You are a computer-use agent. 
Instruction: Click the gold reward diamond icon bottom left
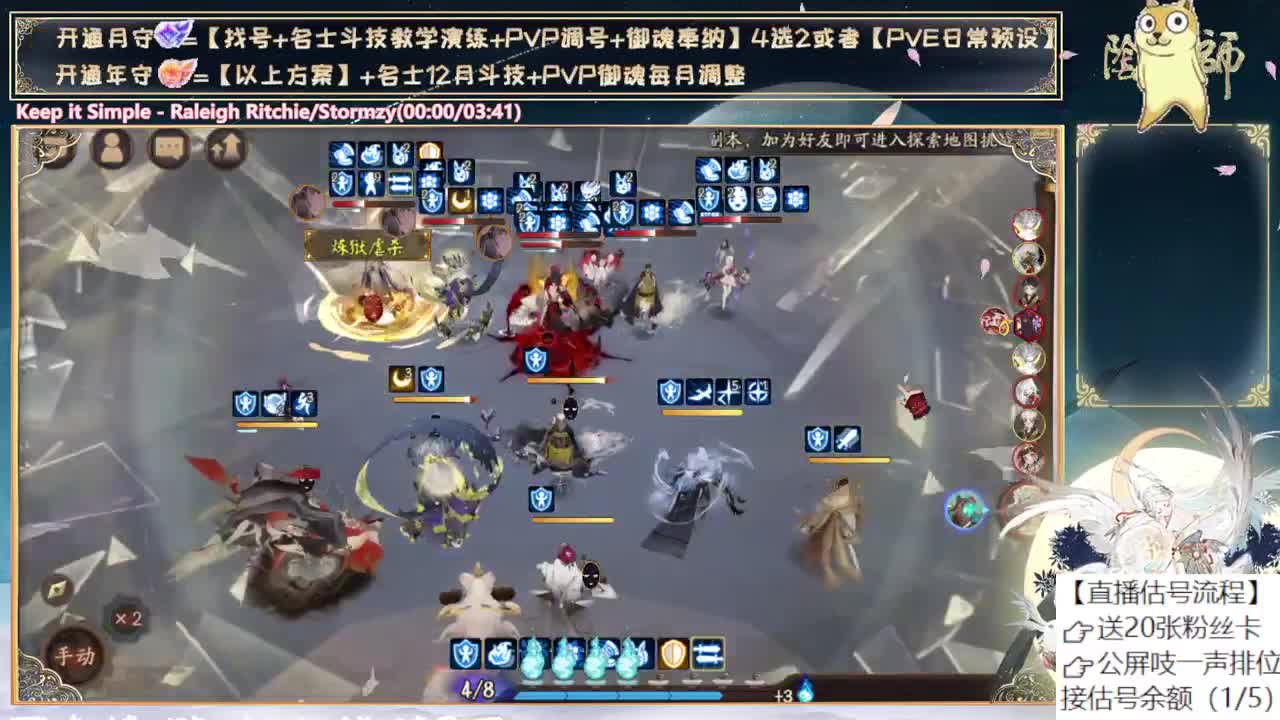point(57,591)
